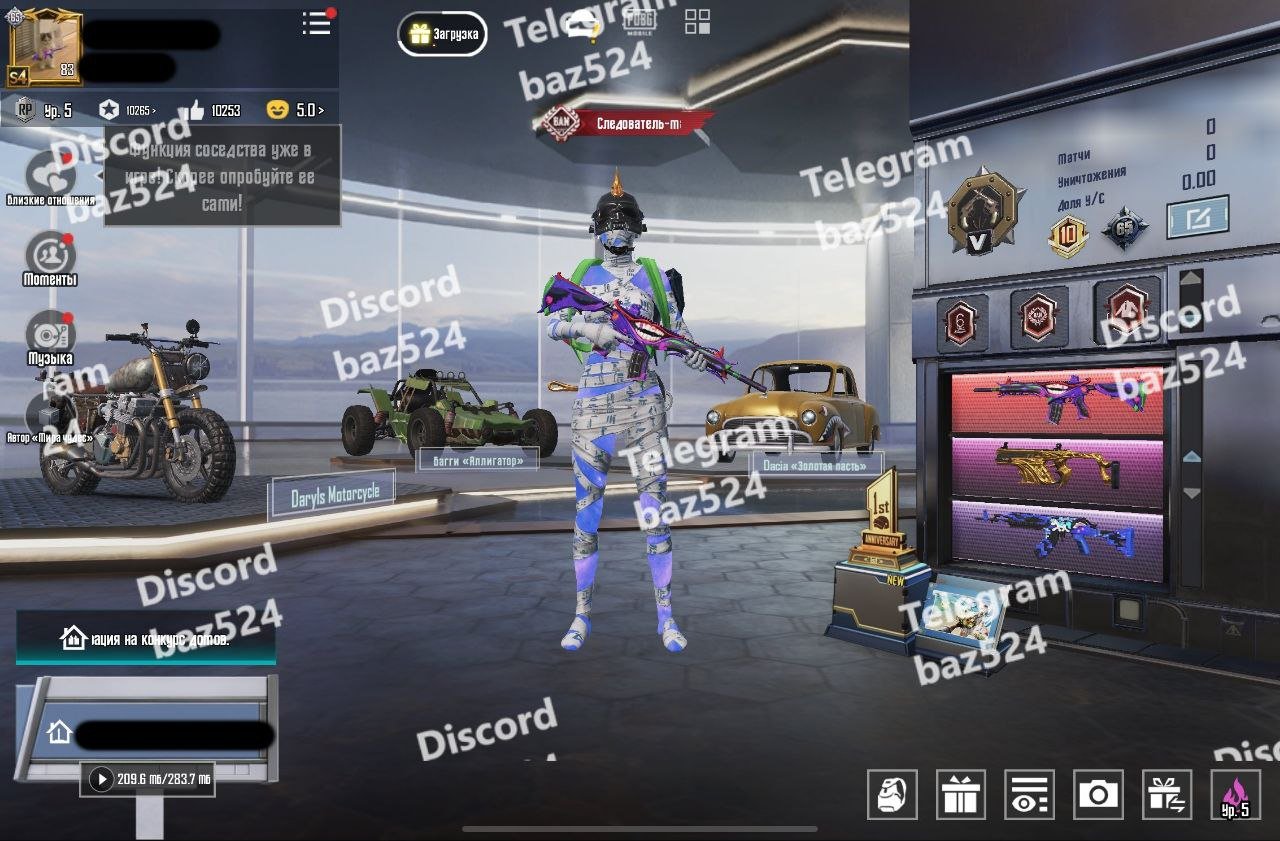1280x841 pixels.
Task: Select the golden SMG skin showcase slot
Action: pos(1058,467)
